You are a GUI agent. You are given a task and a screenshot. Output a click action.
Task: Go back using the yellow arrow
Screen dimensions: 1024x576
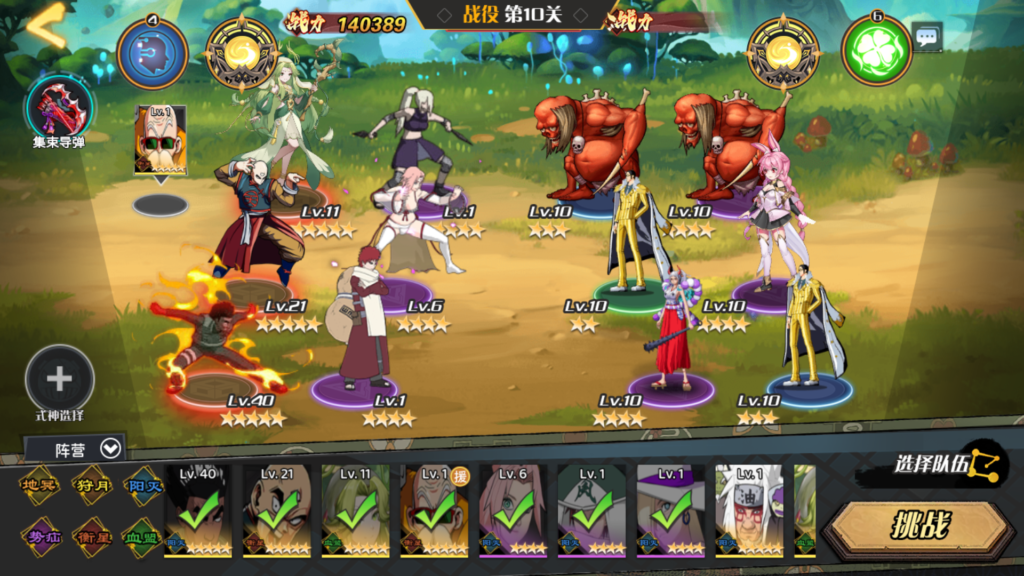pos(45,26)
